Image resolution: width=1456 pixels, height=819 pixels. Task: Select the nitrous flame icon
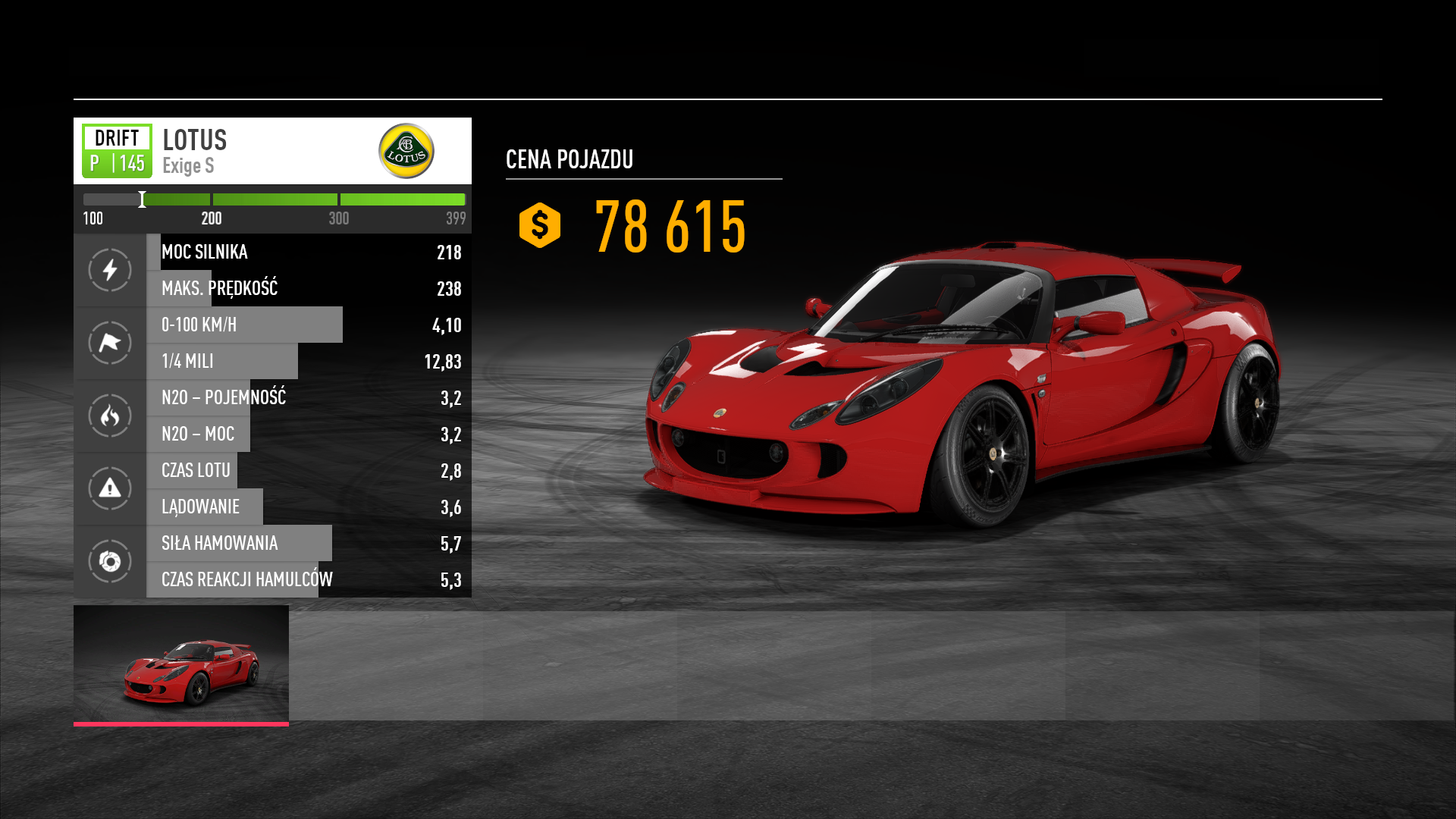click(x=110, y=416)
